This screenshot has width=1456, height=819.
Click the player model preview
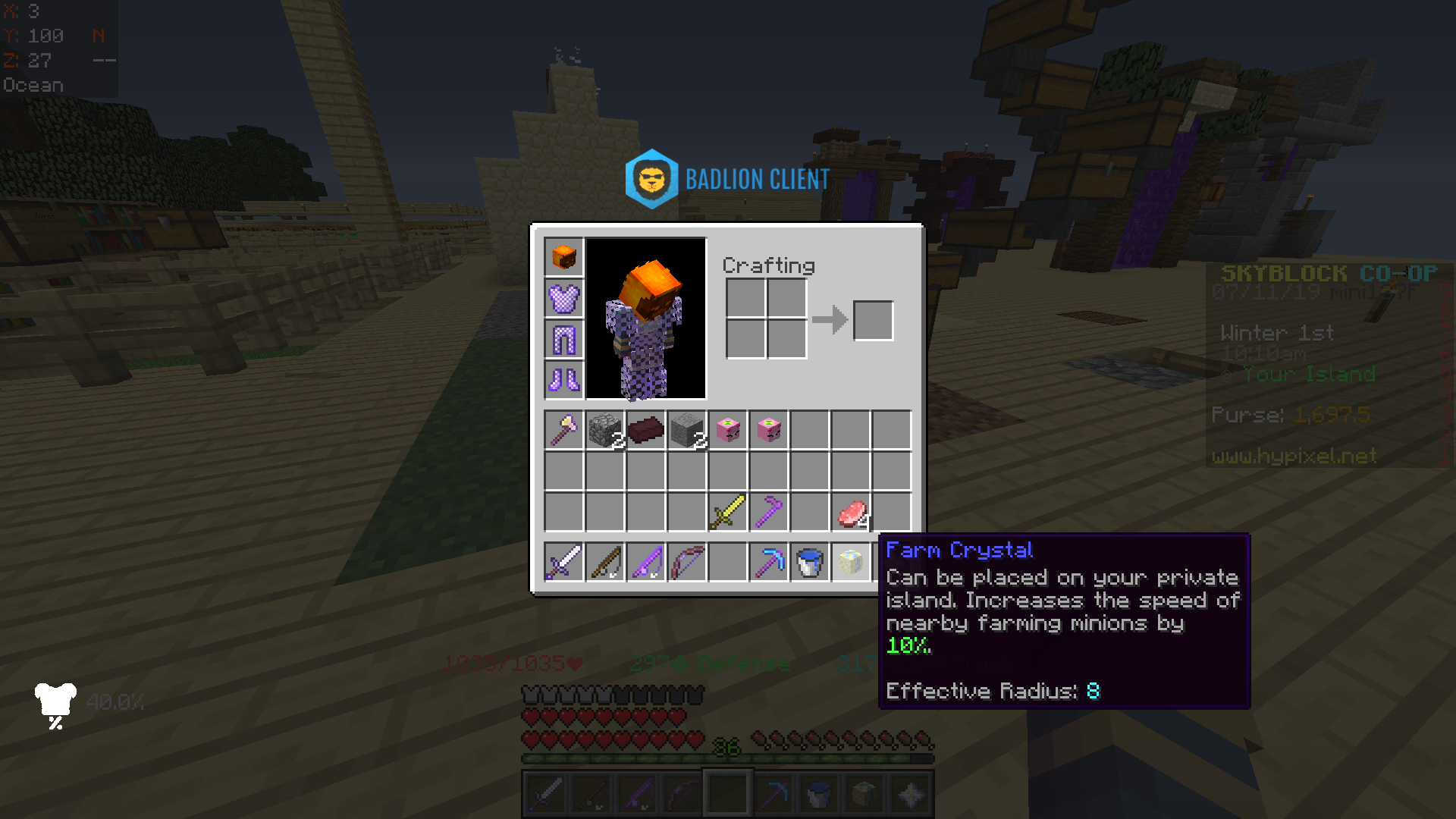(646, 318)
